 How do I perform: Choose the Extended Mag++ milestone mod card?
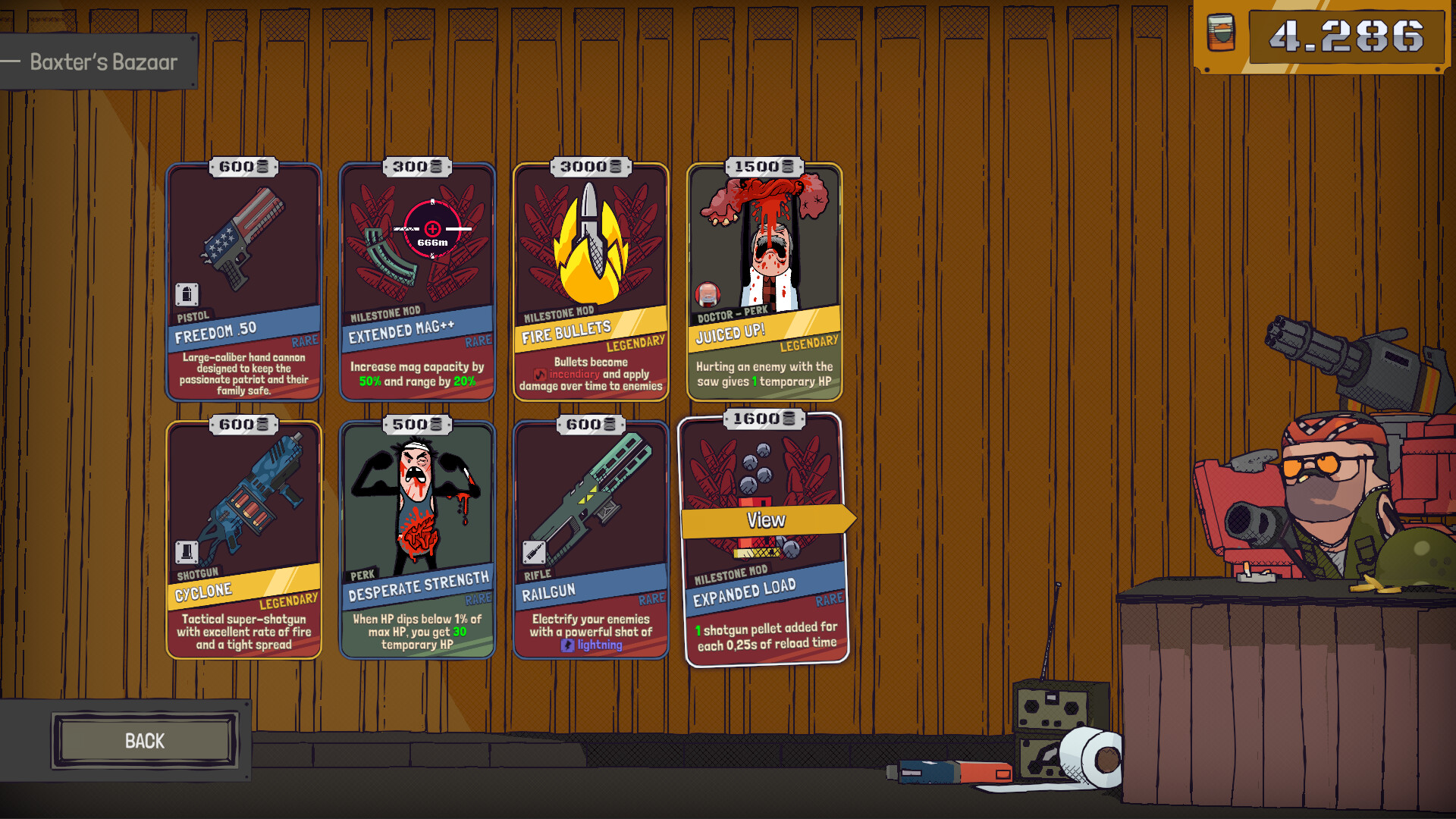pyautogui.click(x=417, y=282)
